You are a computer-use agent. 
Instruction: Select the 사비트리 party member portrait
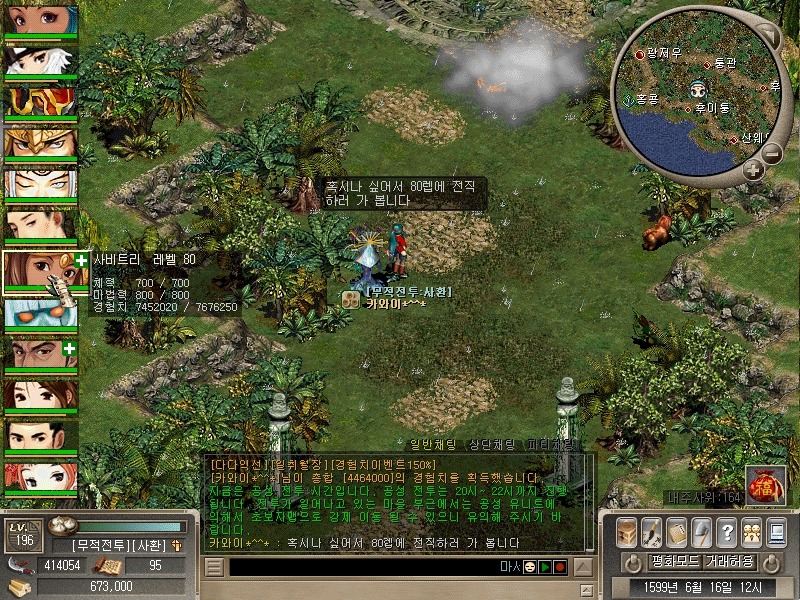(40, 272)
